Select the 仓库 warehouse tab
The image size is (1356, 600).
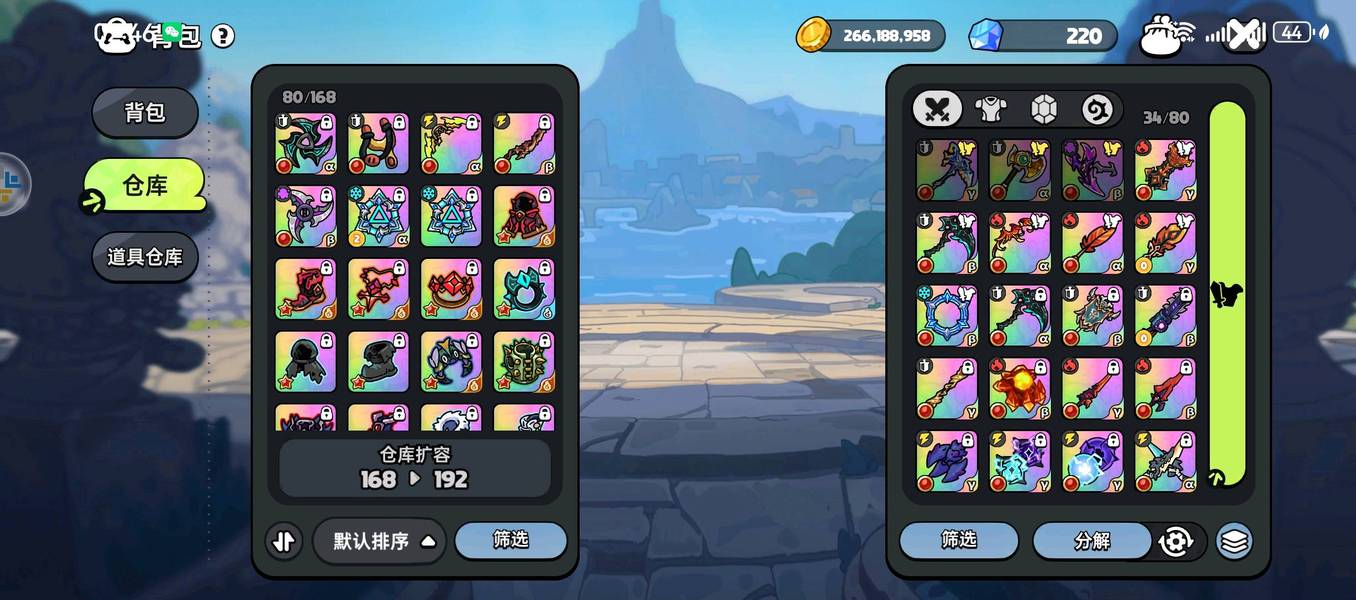pyautogui.click(x=145, y=185)
